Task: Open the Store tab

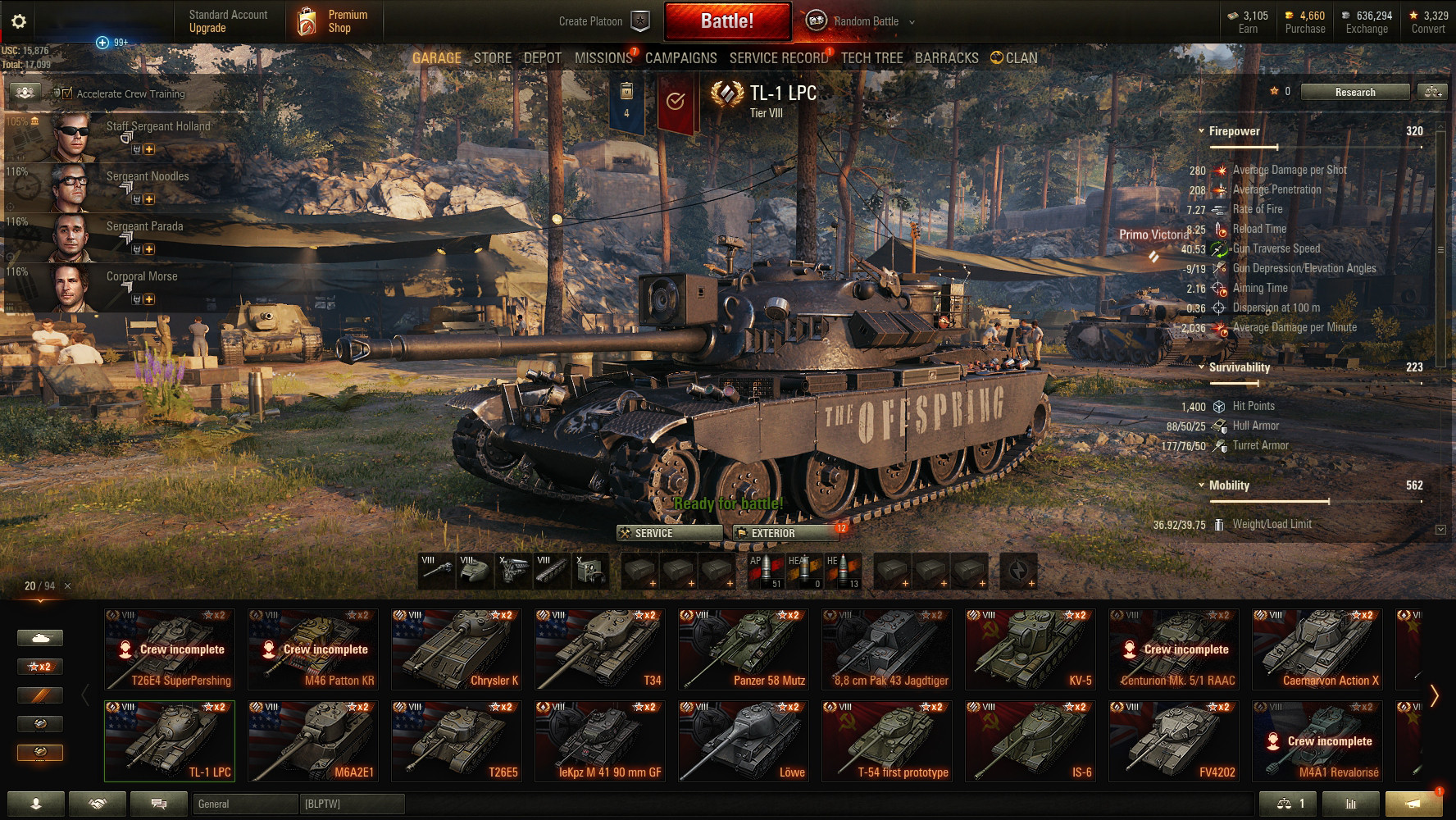Action: [x=493, y=58]
